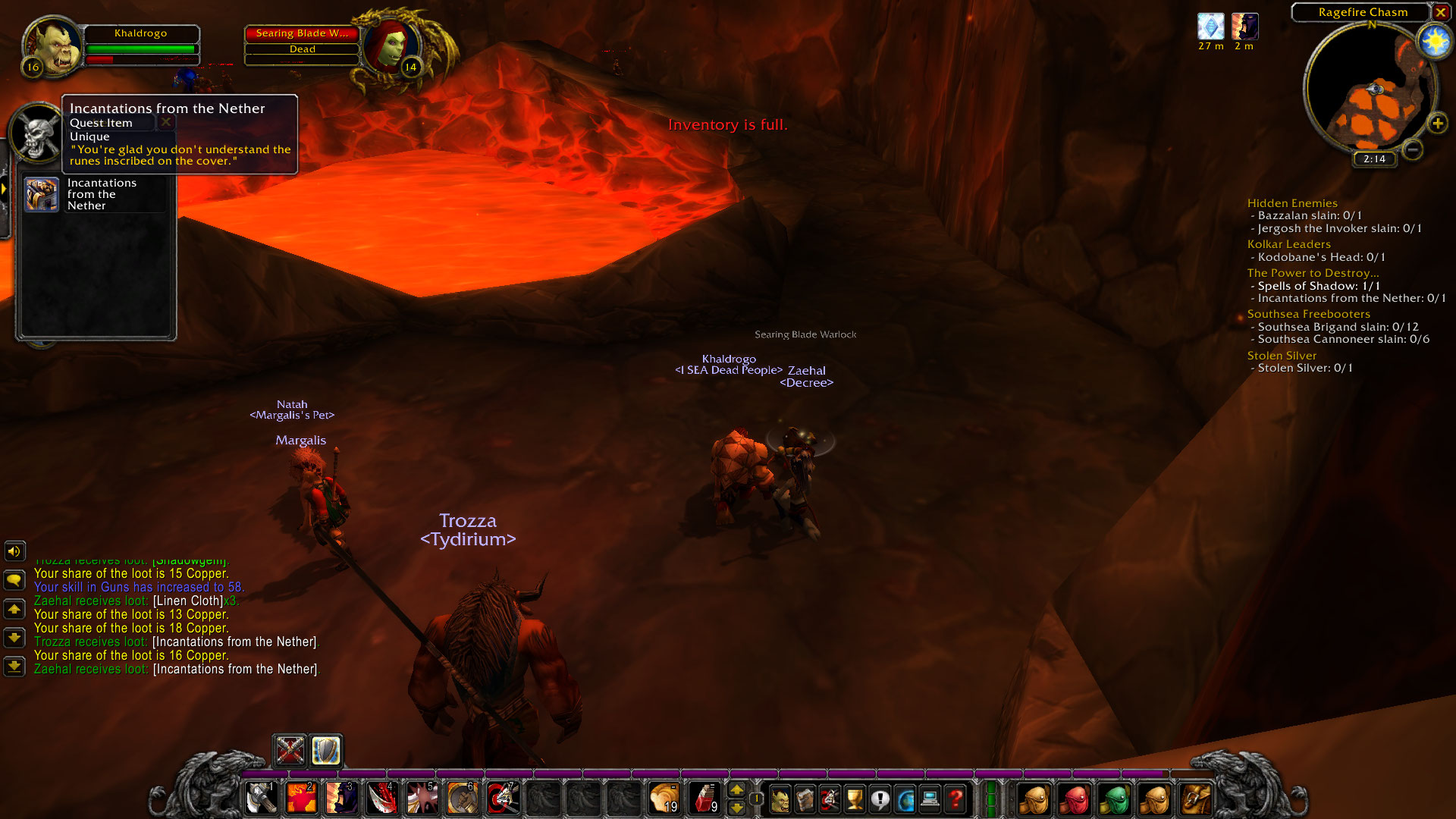1456x819 pixels.
Task: Open the spellbook from the micro menu
Action: [x=805, y=798]
